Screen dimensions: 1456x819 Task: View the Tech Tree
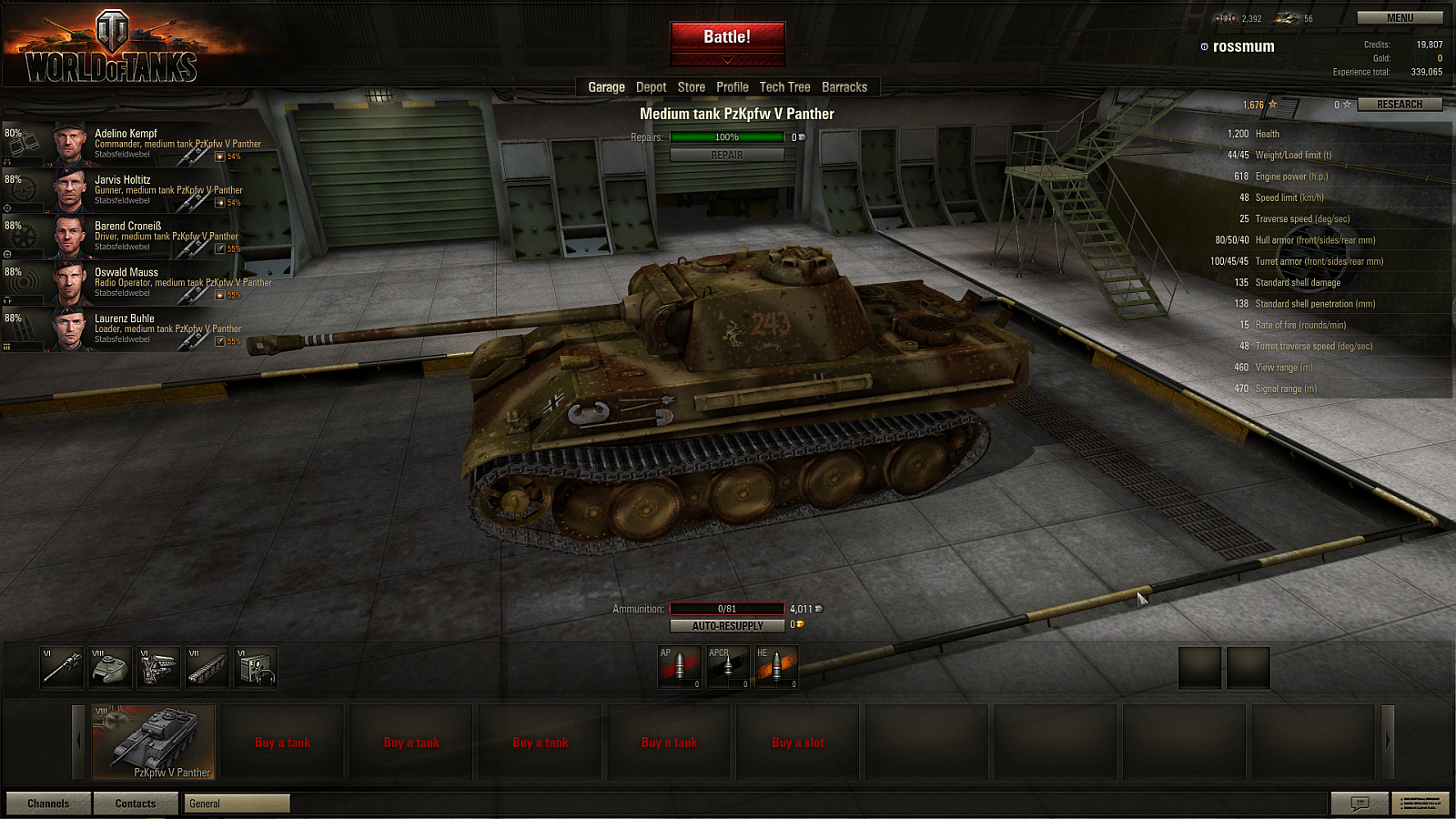(784, 87)
